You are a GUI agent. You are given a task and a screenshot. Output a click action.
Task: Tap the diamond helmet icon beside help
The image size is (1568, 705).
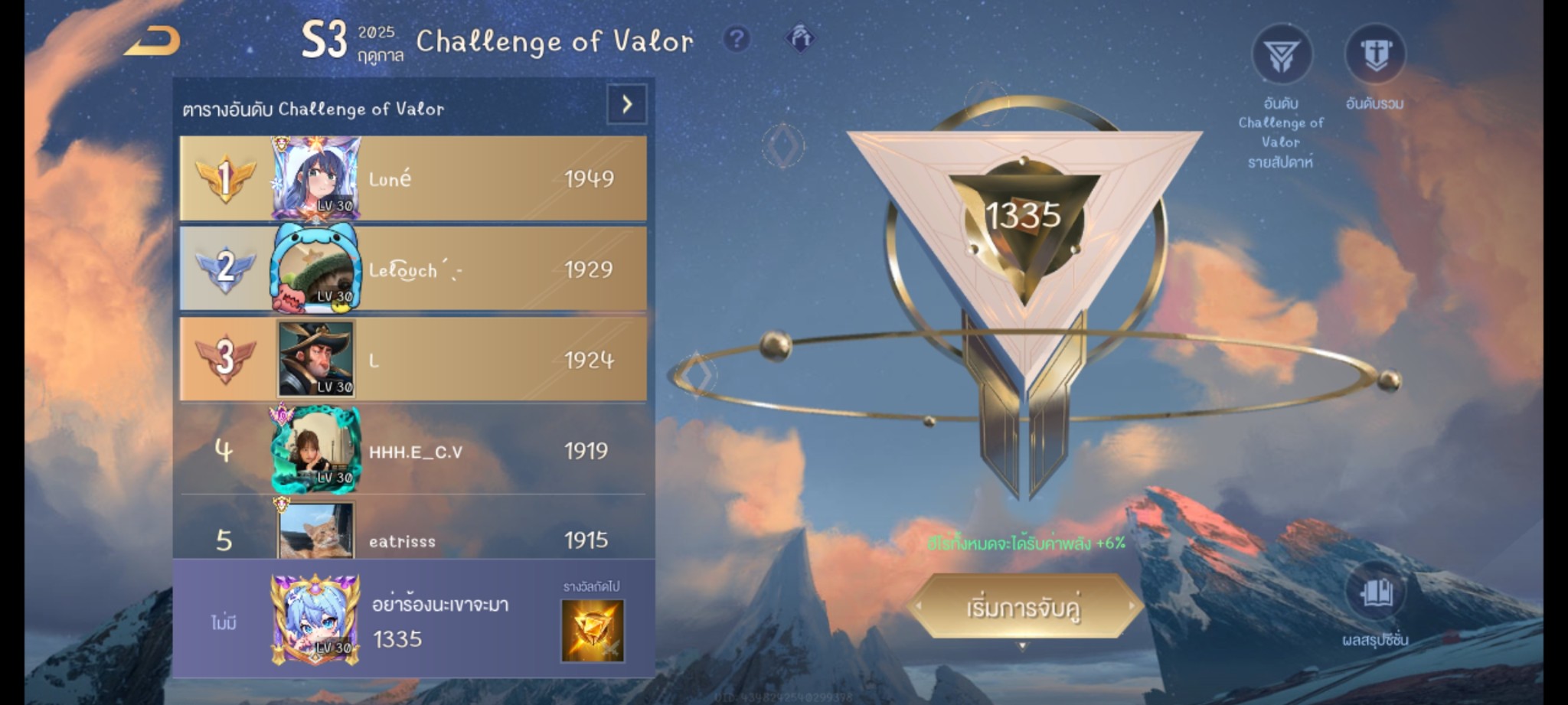pyautogui.click(x=799, y=38)
